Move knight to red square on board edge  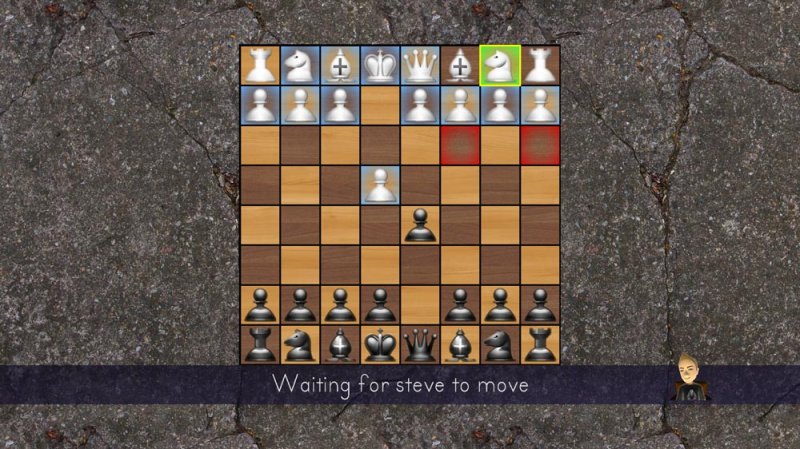tap(540, 145)
